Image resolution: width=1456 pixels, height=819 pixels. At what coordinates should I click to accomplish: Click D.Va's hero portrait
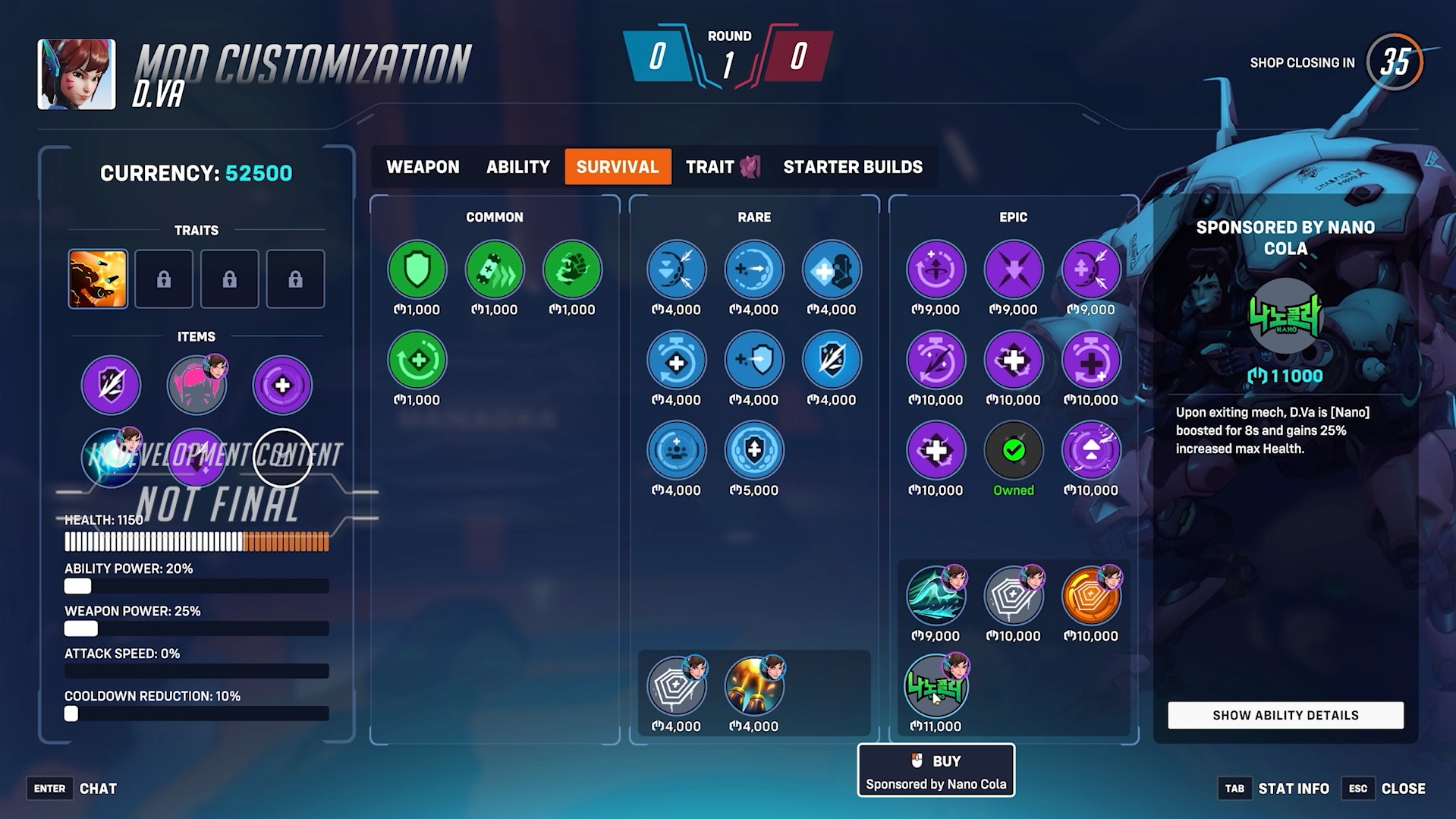pos(75,75)
